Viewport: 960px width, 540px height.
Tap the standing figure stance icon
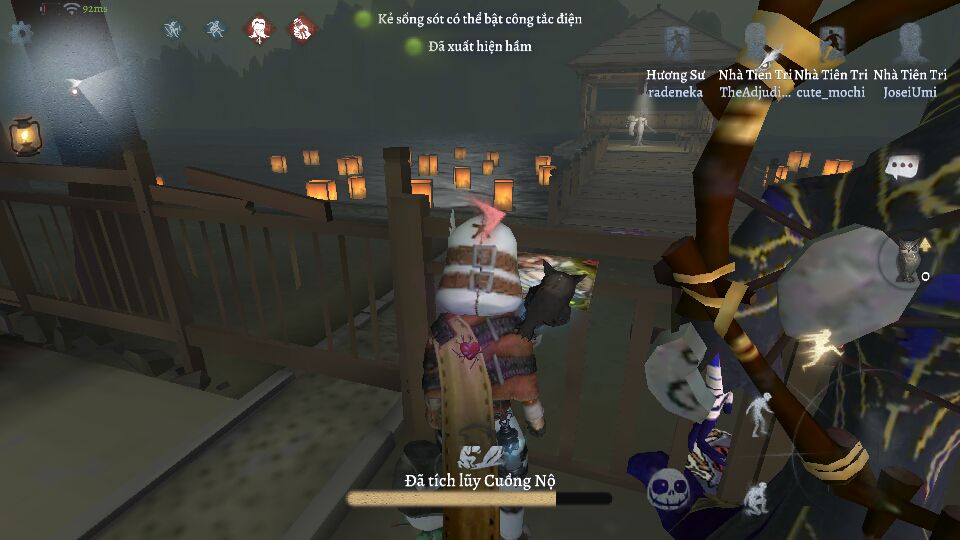(x=760, y=412)
